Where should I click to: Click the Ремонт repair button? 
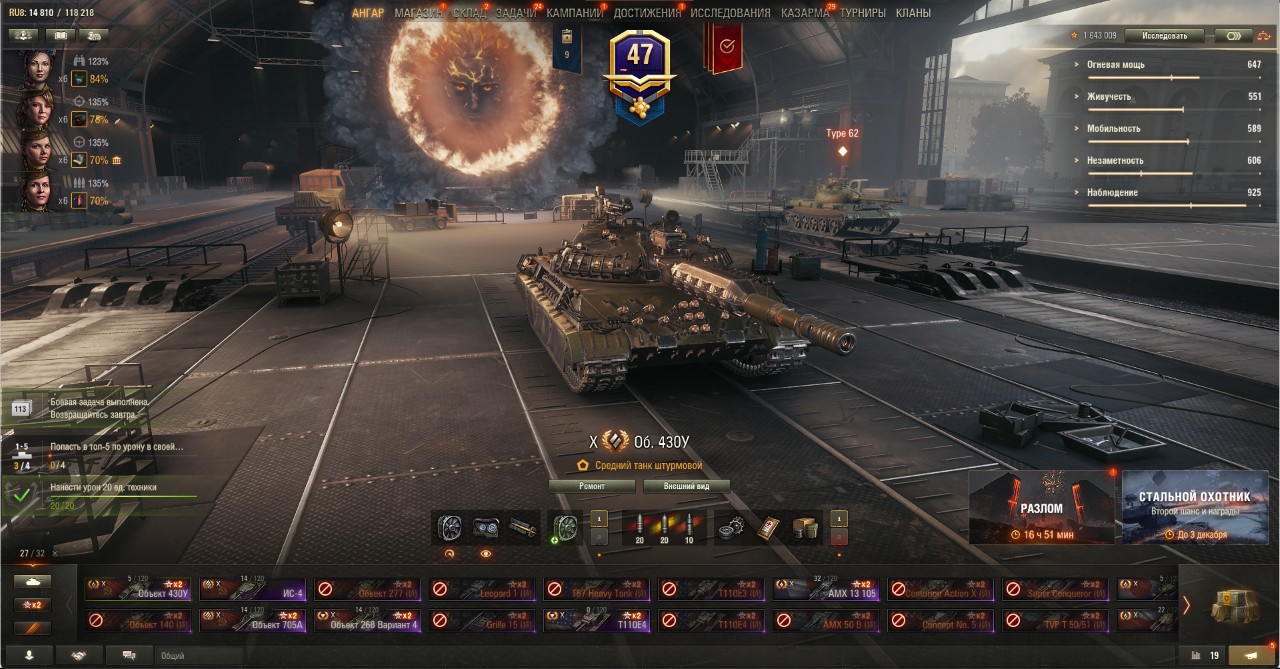[x=592, y=486]
